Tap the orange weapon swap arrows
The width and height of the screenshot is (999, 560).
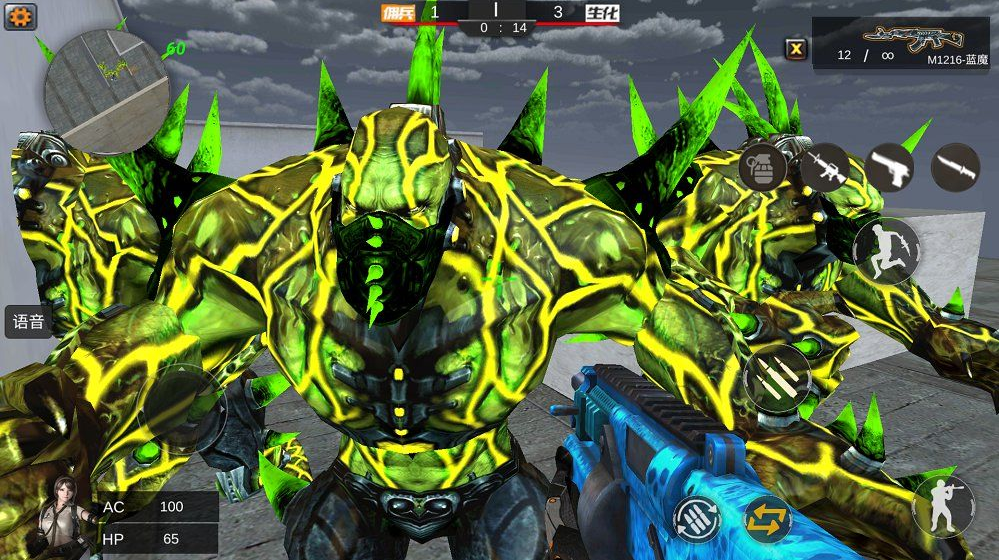click(x=767, y=518)
